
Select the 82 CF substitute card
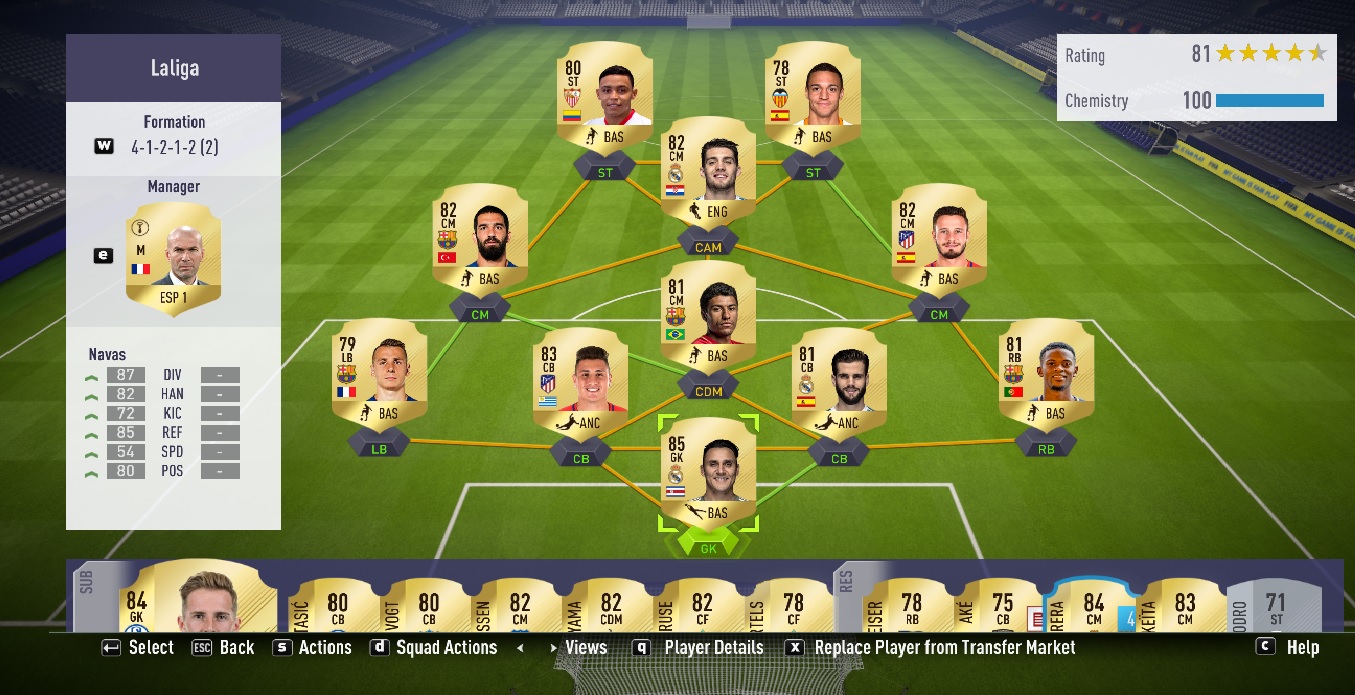(702, 605)
